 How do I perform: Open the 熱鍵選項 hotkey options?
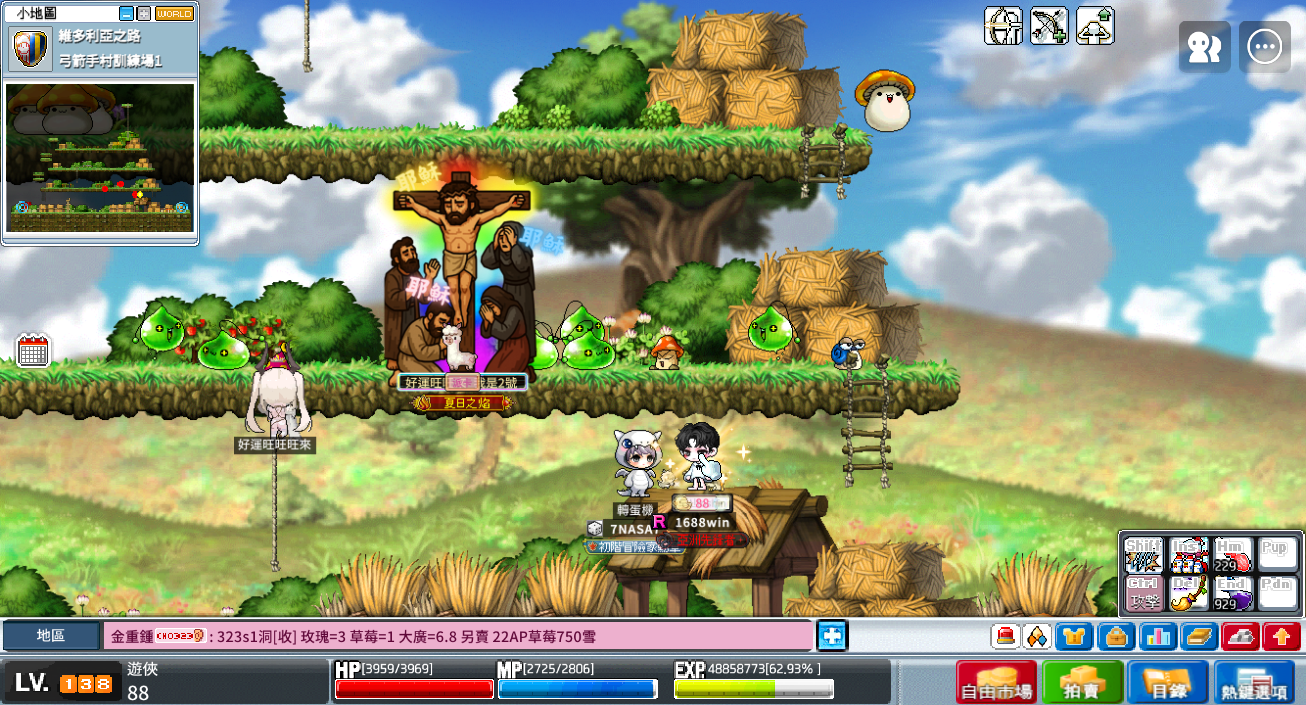[1255, 682]
